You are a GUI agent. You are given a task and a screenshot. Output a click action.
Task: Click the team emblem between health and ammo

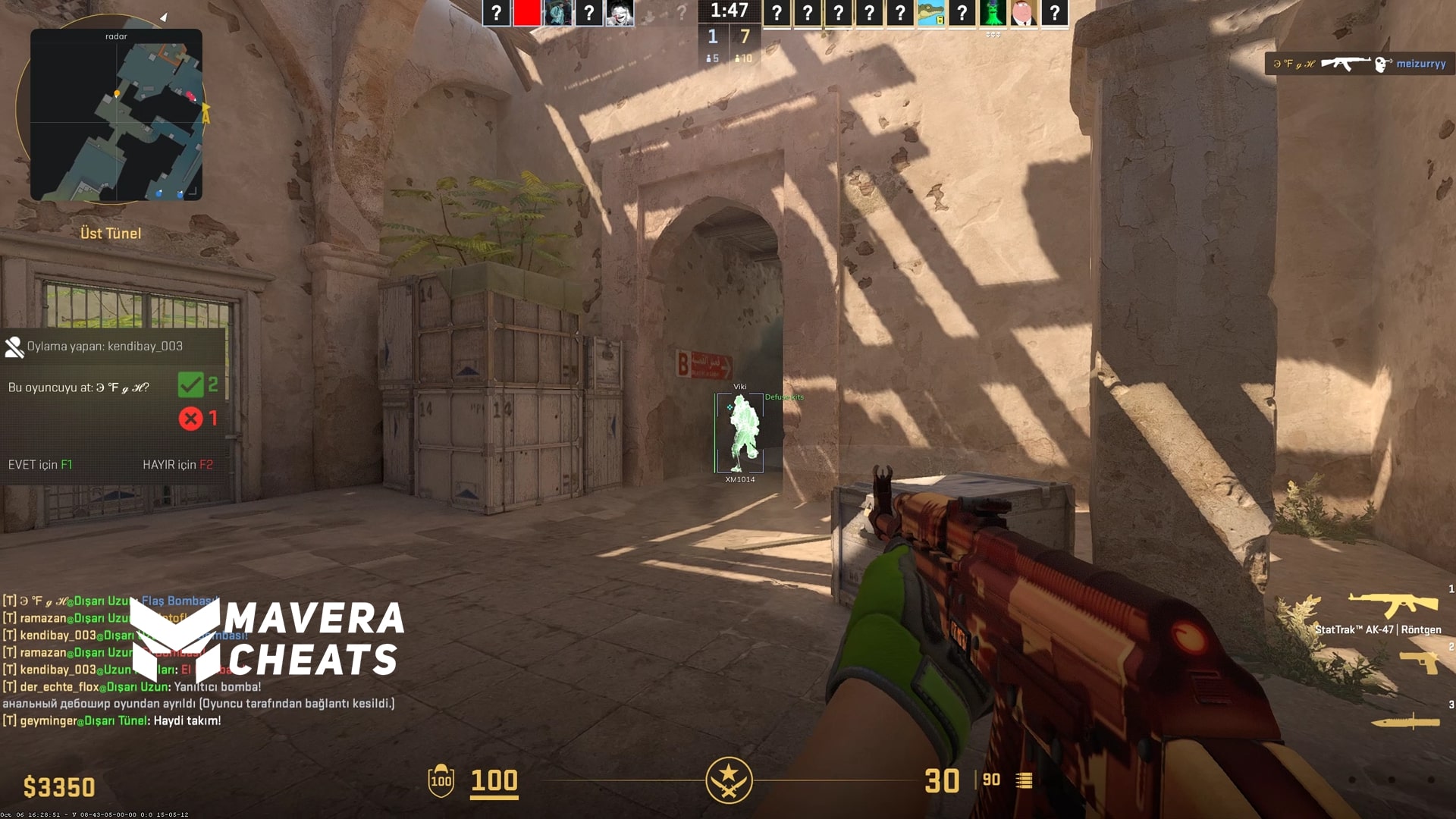pyautogui.click(x=729, y=780)
